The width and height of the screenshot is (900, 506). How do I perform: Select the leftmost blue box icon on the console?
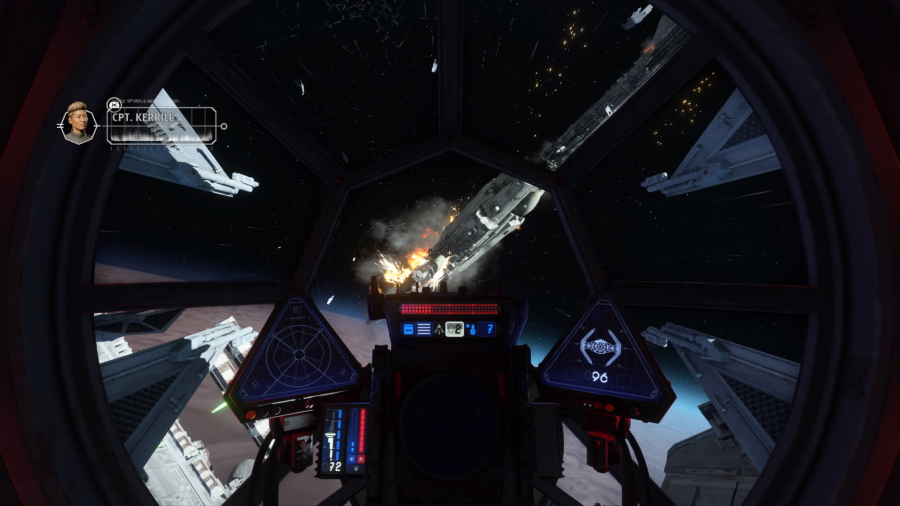pos(408,328)
